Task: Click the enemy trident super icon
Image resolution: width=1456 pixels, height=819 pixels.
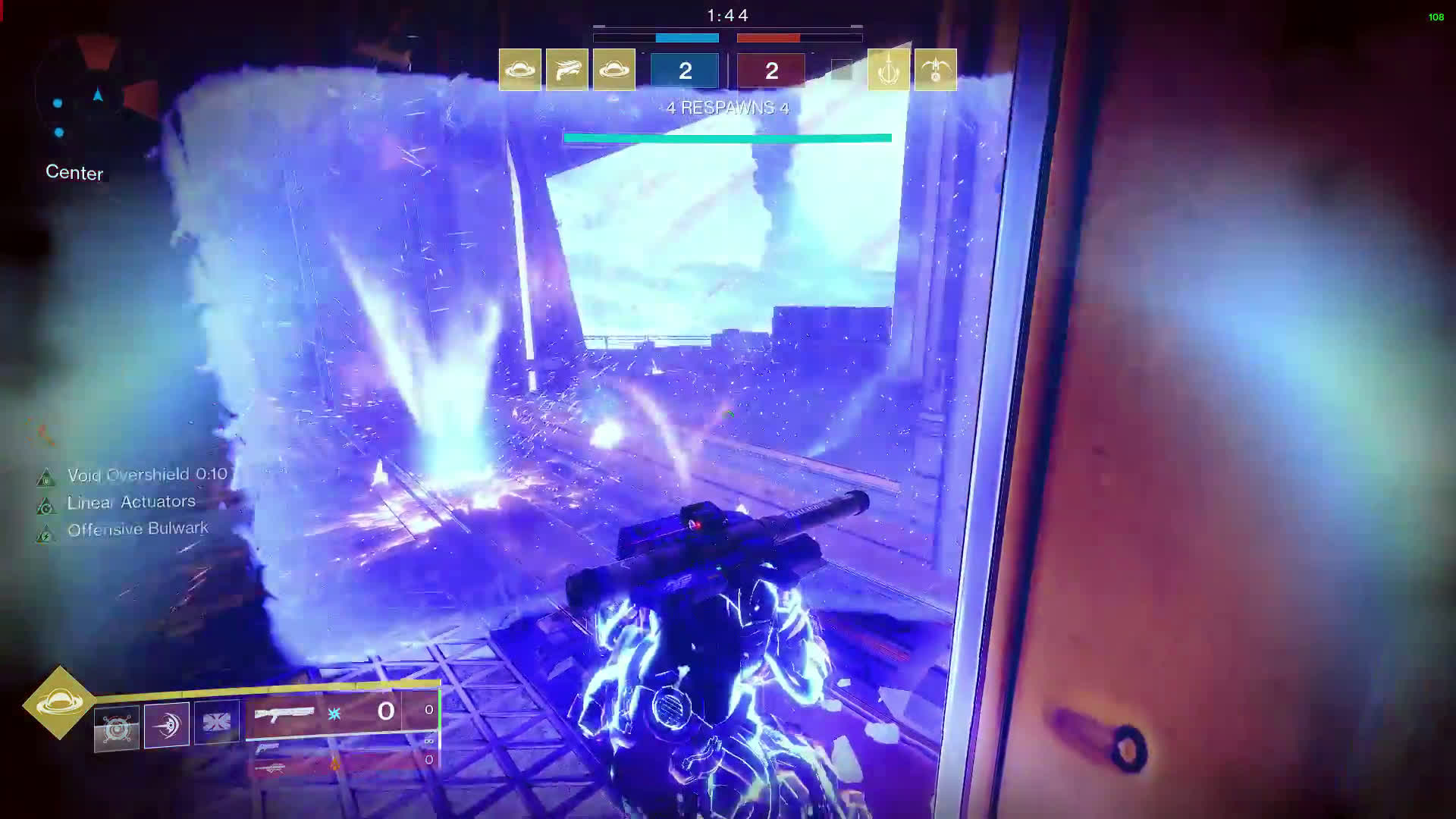Action: coord(888,70)
